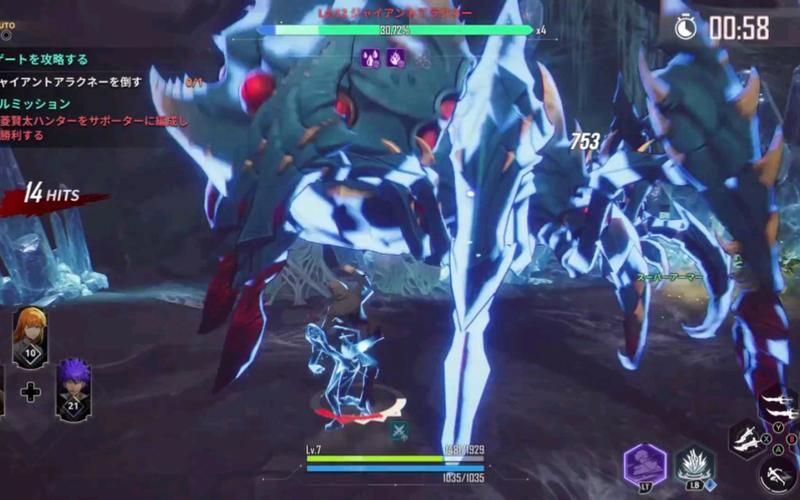Summon the orange-haired support hunter
Screen dimensions: 800x500
tap(29, 338)
